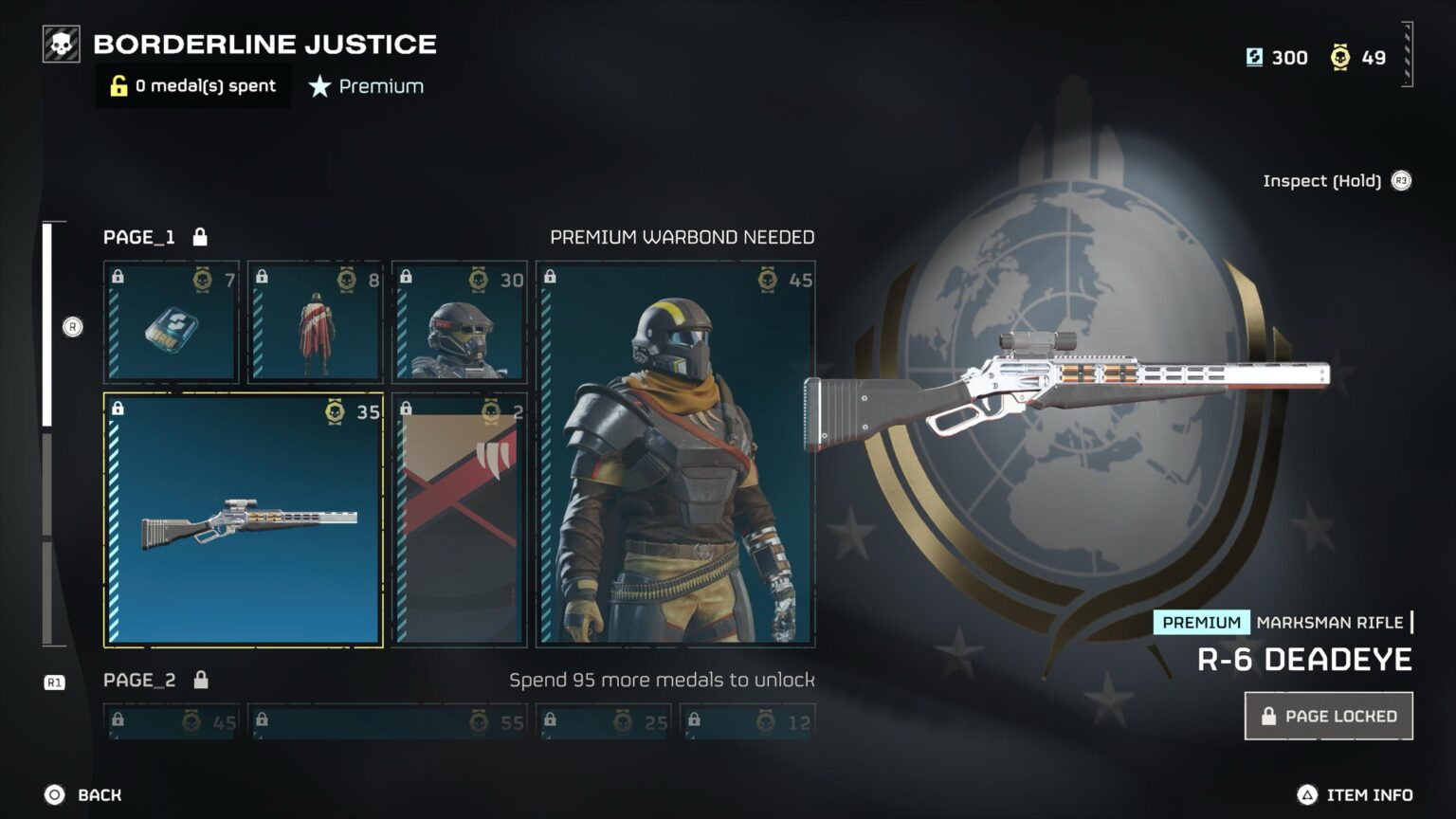The width and height of the screenshot is (1456, 819).
Task: Select the Super Credits currency icon
Action: point(1253,58)
